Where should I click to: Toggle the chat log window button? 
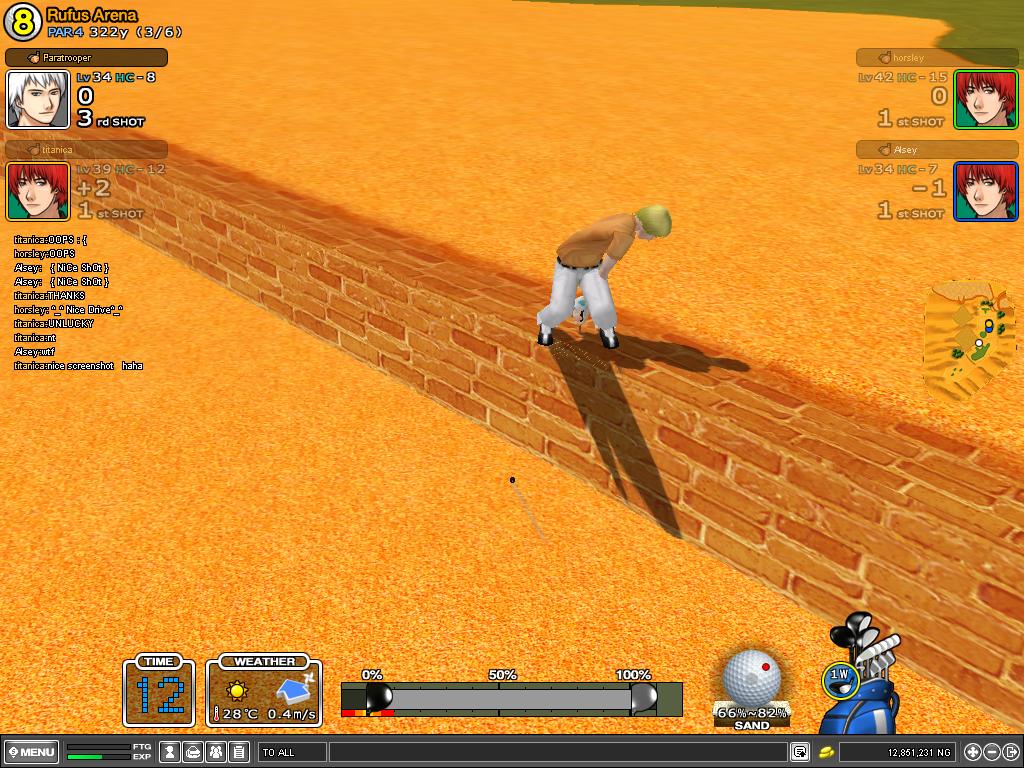(800, 752)
